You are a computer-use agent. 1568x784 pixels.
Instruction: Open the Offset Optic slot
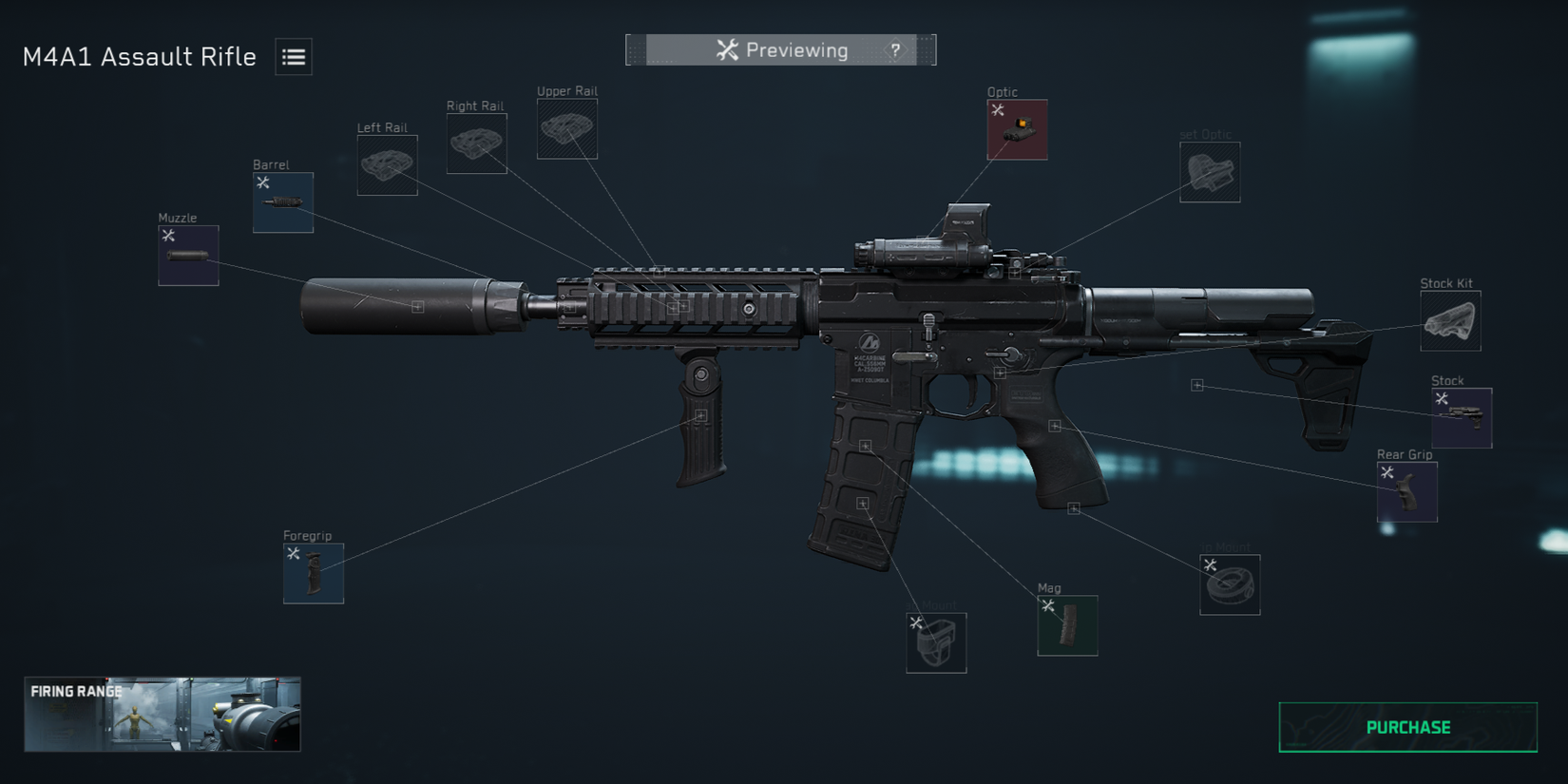click(1210, 172)
